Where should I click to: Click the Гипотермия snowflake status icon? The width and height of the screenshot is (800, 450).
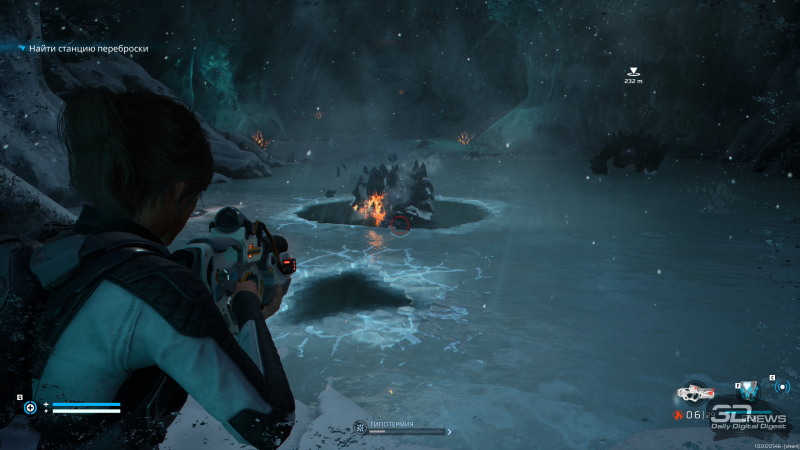(x=357, y=426)
